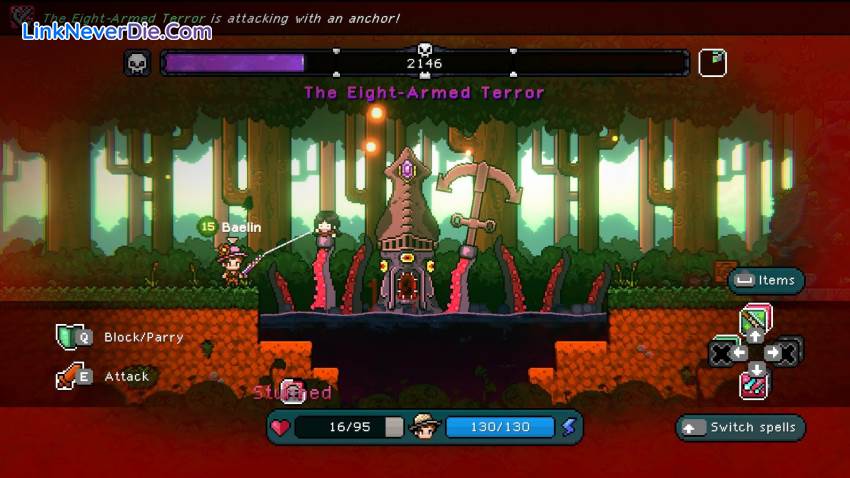Click the hero portrait in the status bar

[x=425, y=427]
